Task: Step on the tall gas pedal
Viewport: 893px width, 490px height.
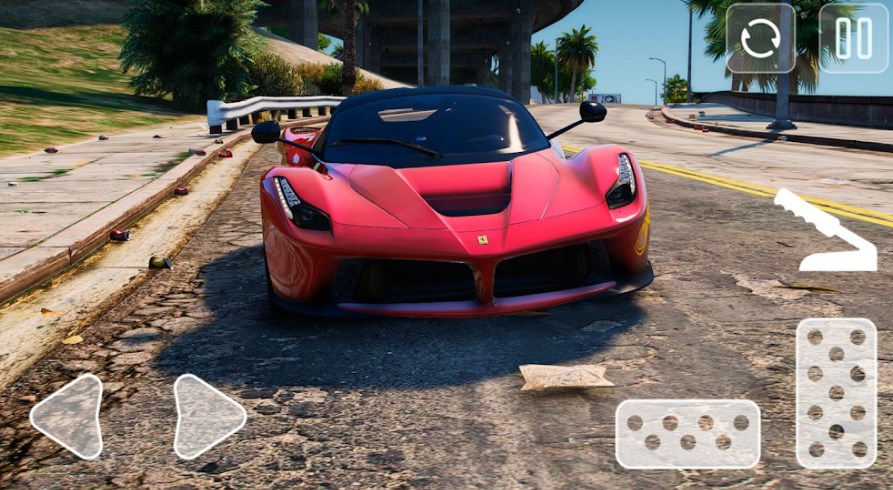Action: (836, 393)
